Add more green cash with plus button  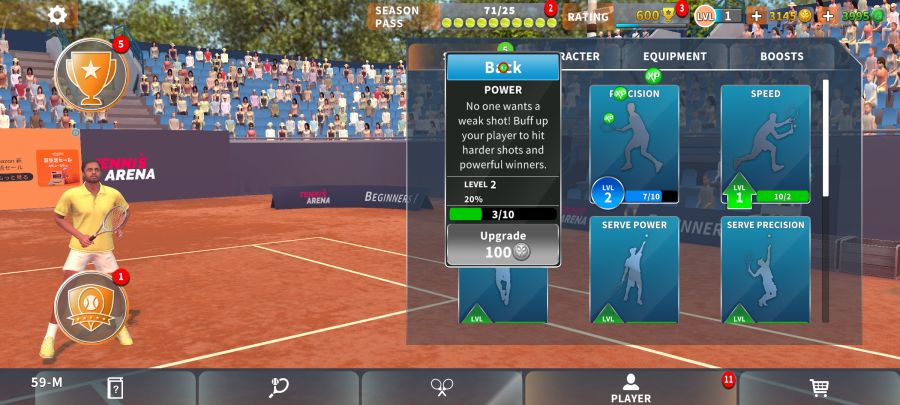point(828,16)
